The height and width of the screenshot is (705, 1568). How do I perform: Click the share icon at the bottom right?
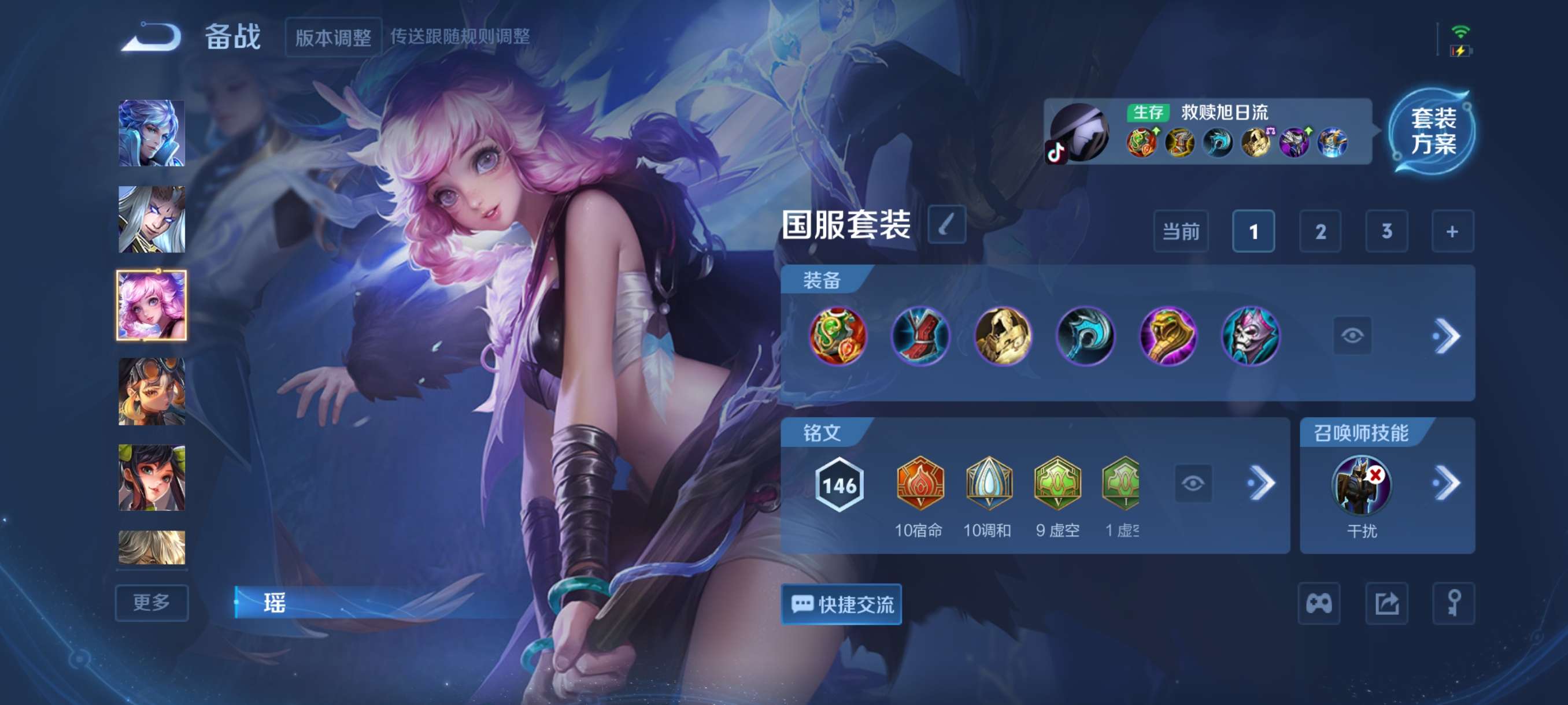[x=1388, y=604]
